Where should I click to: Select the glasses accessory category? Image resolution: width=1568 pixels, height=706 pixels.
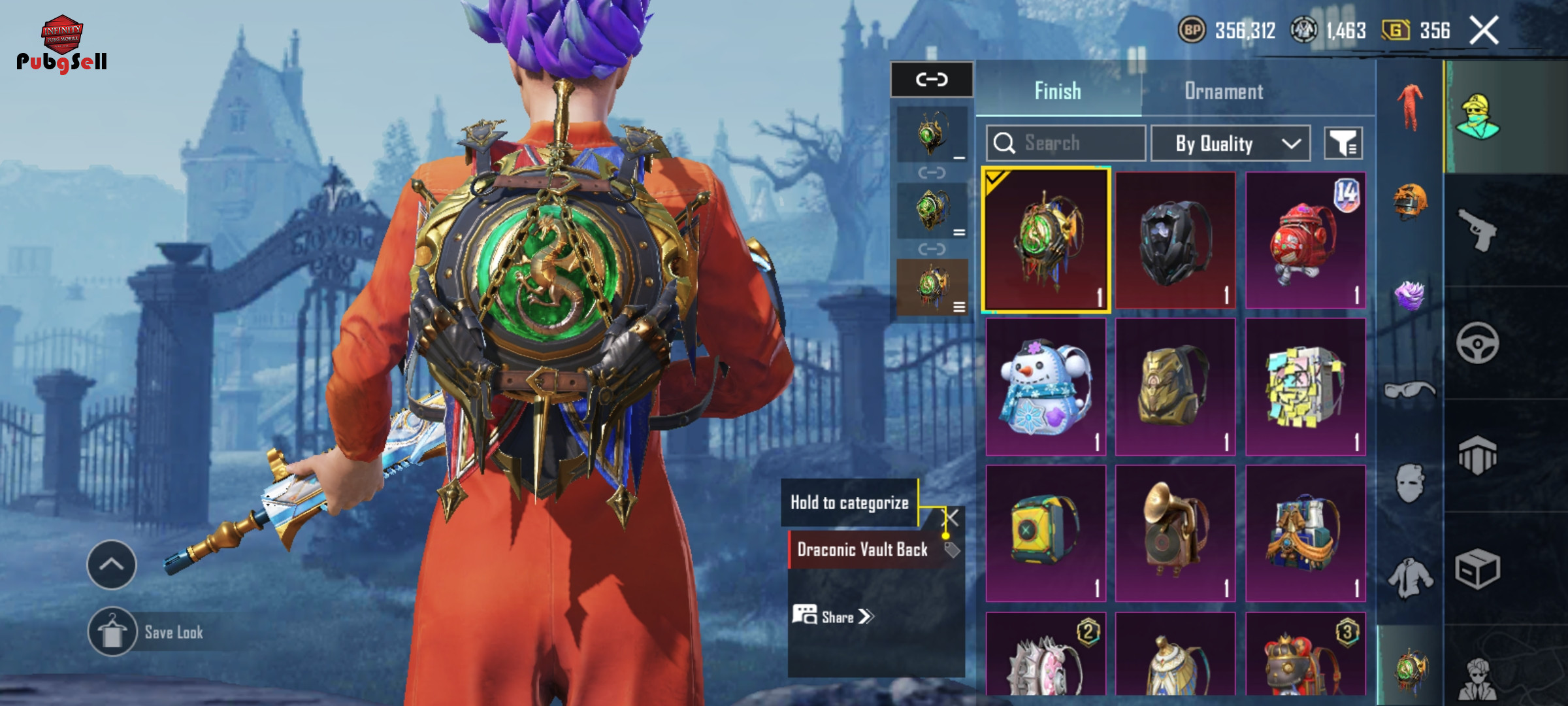[1410, 390]
